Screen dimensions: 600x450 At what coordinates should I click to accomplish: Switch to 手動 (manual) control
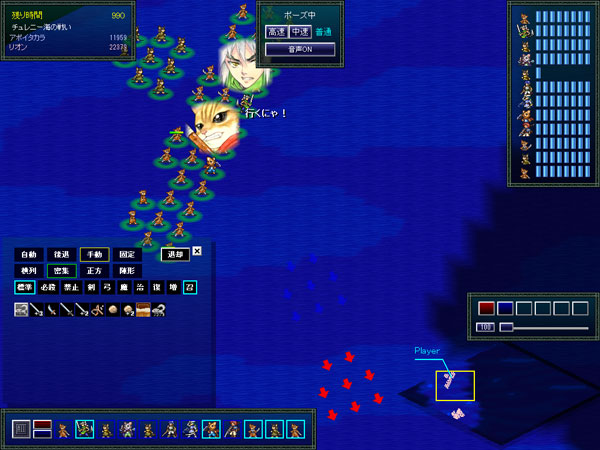coord(94,254)
